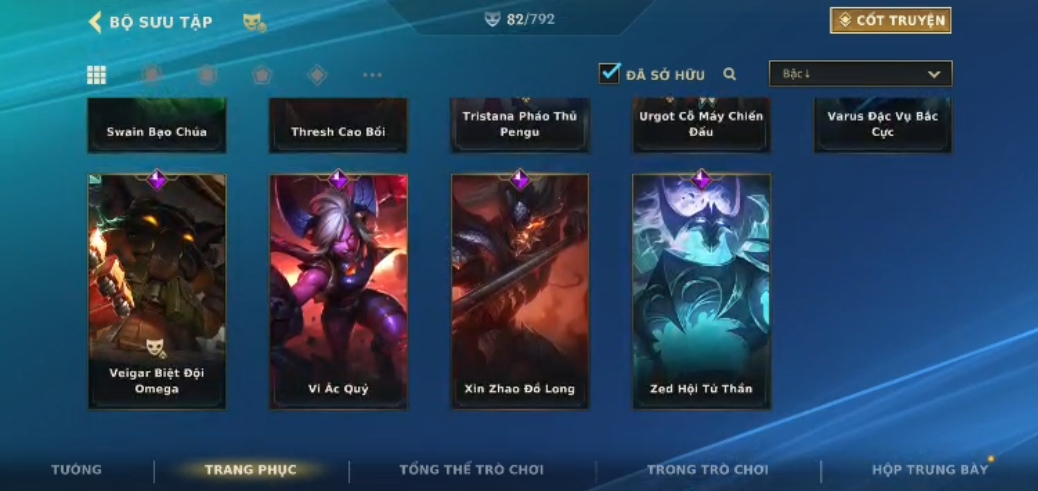
Task: Go back from Bộ Sưu Tập
Action: point(96,21)
